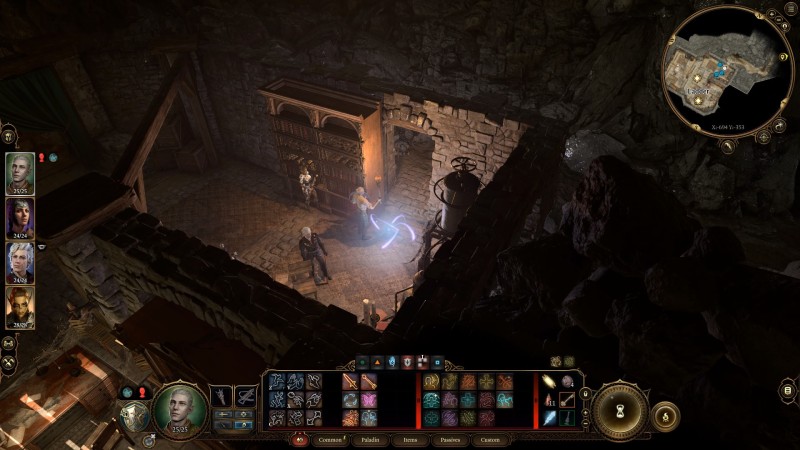Select the purple-haired companion portrait
This screenshot has height=450, width=800.
[x=20, y=216]
